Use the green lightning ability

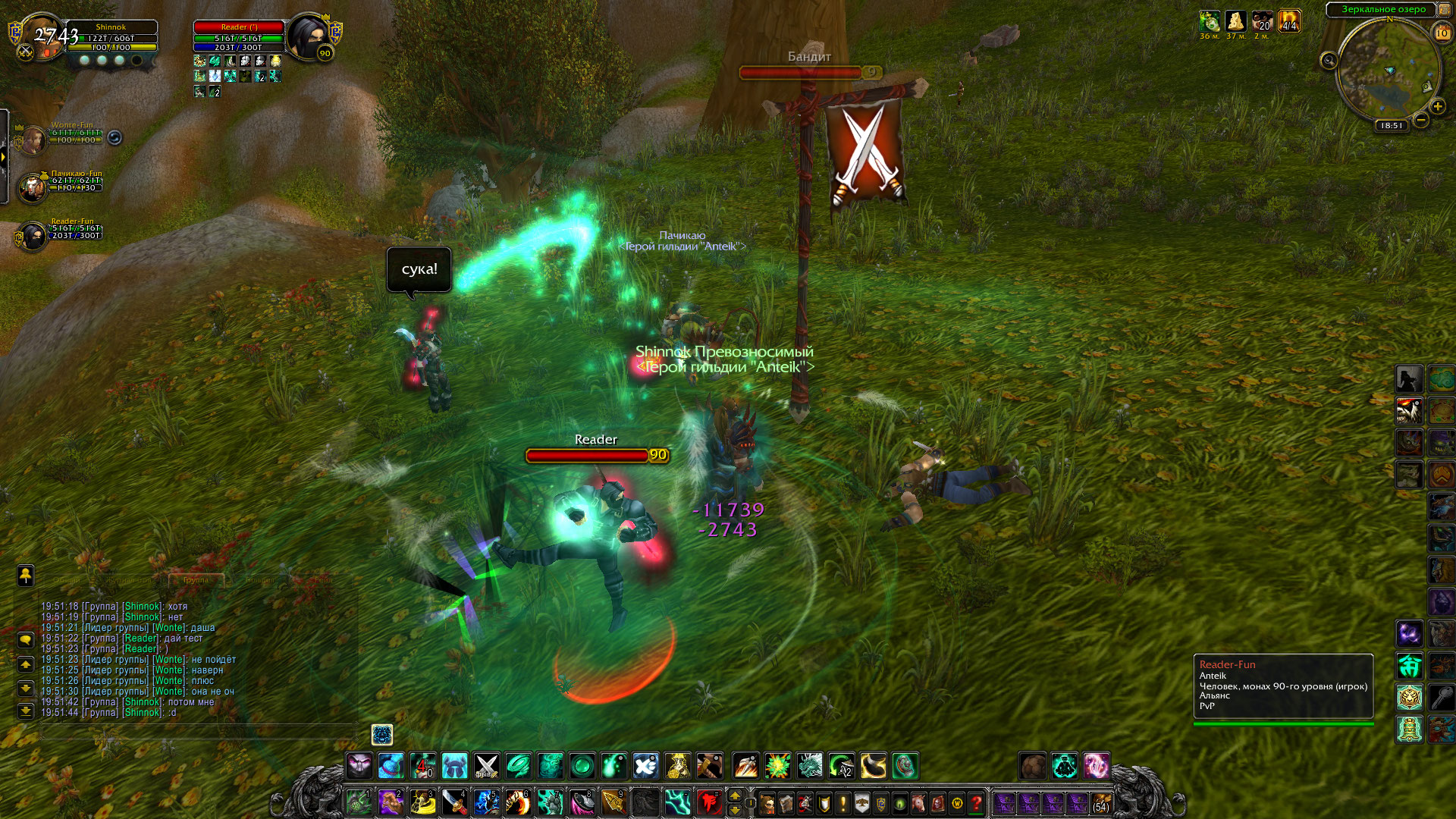(x=677, y=802)
